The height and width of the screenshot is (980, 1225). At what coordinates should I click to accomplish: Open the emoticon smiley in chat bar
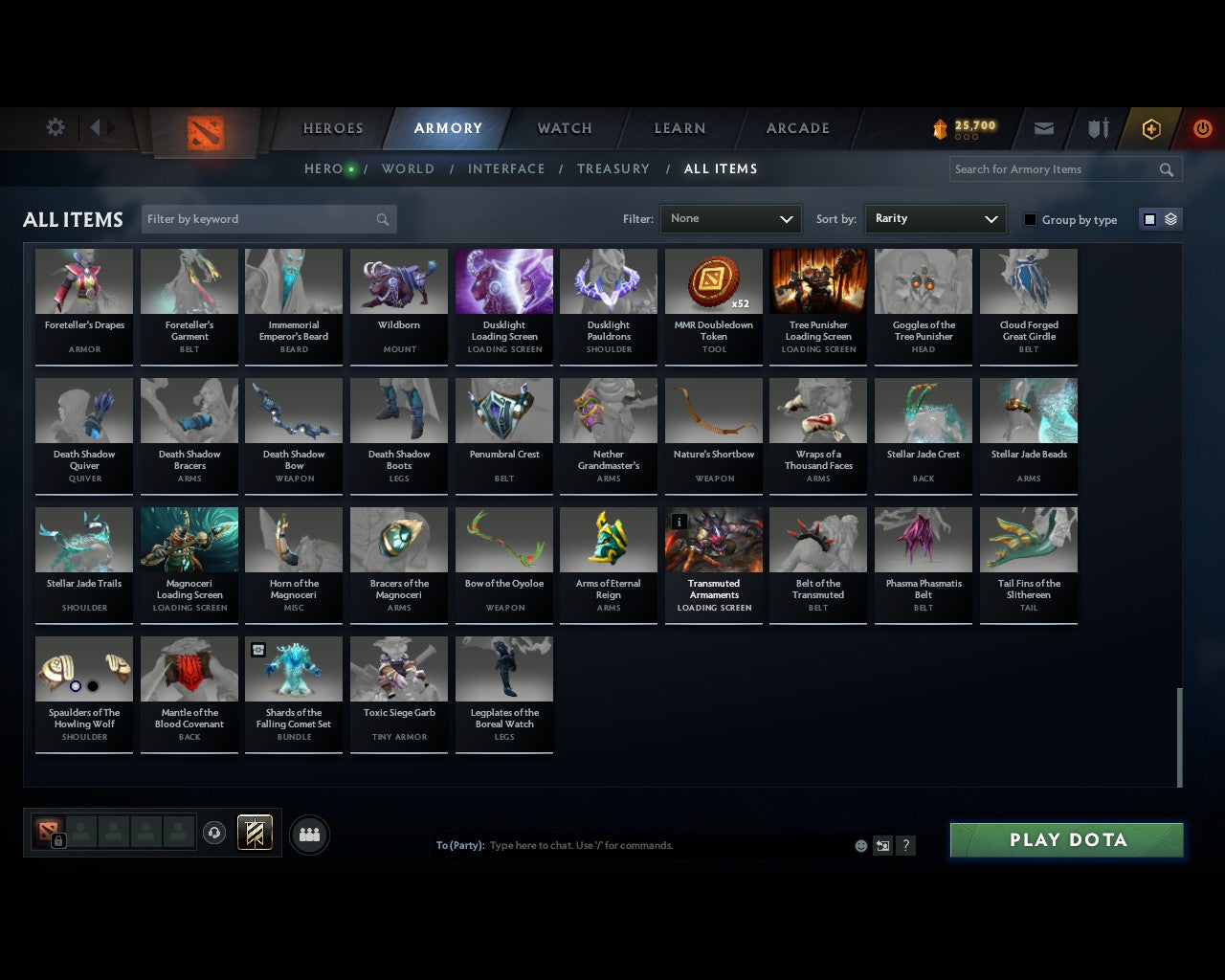coord(860,846)
